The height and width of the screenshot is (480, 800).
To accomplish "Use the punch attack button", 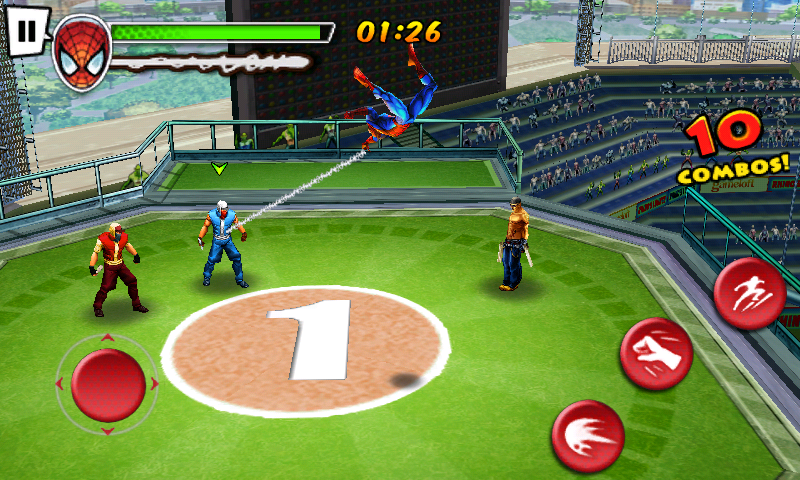I will pyautogui.click(x=656, y=354).
